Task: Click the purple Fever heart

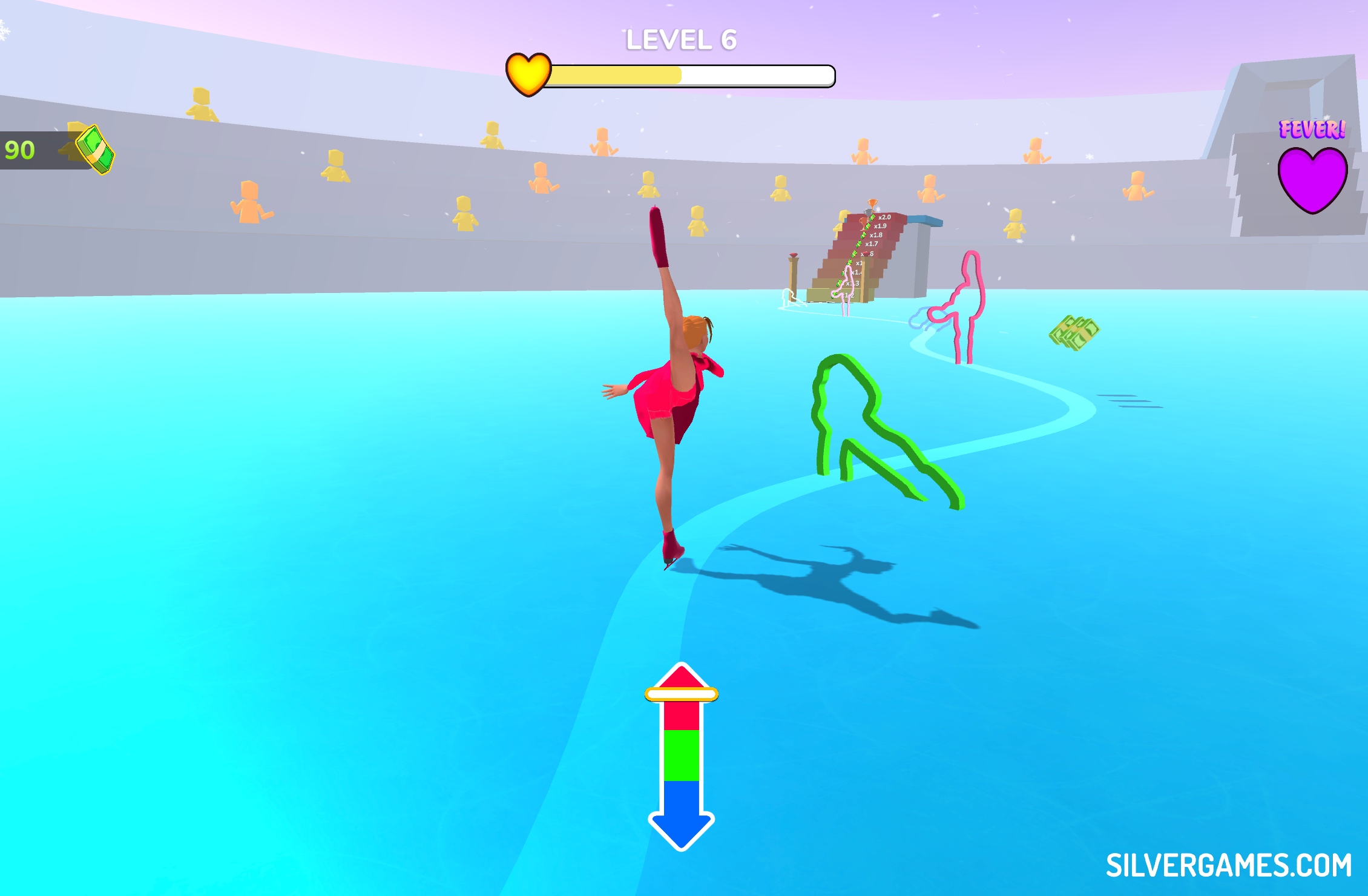Action: pos(1312,179)
